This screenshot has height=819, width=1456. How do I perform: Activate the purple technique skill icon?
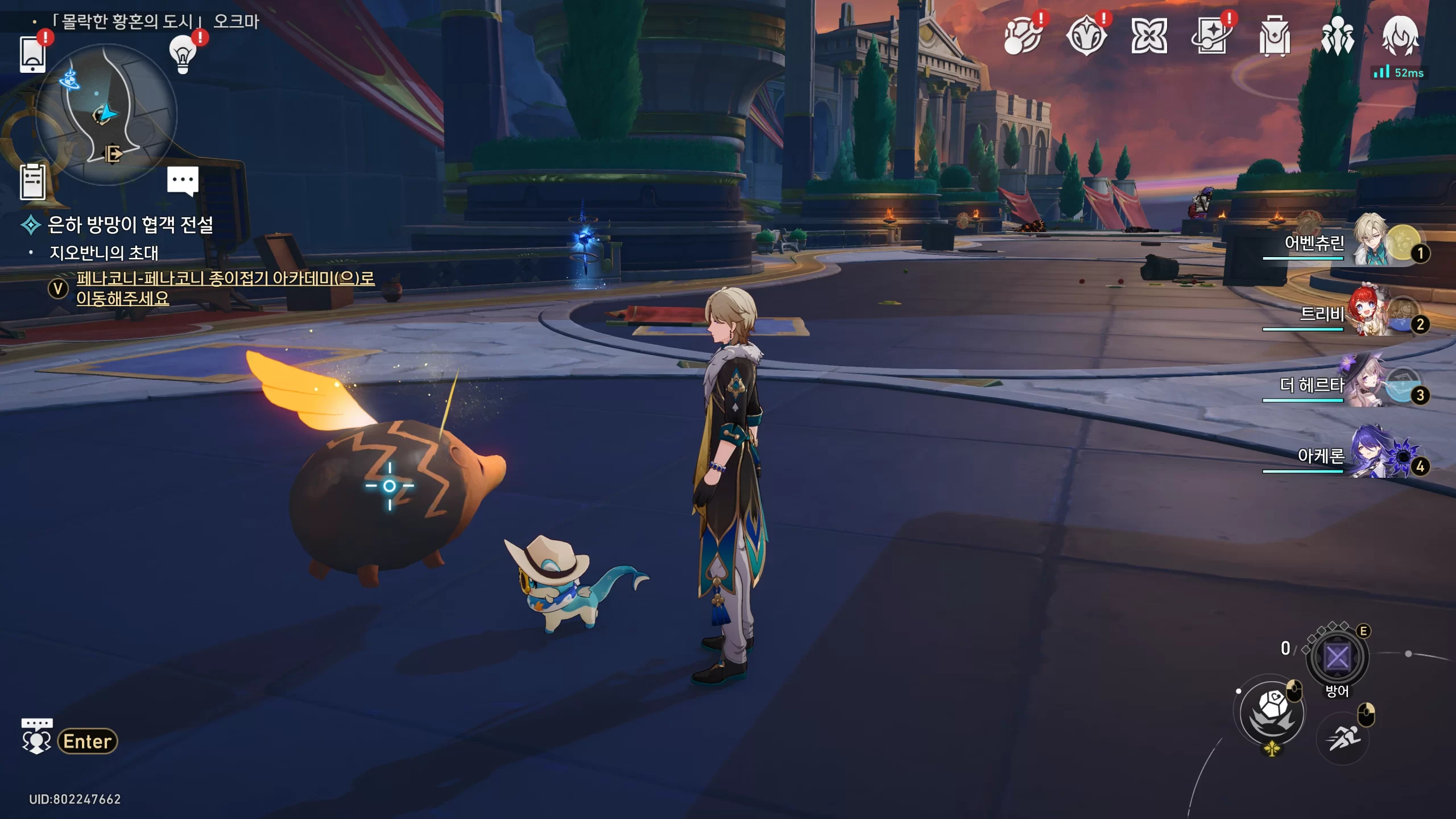[x=1337, y=657]
